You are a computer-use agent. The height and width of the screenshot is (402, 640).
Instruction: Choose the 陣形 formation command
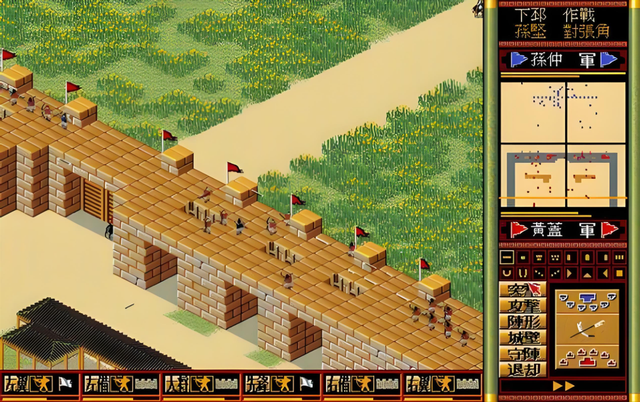(x=523, y=321)
